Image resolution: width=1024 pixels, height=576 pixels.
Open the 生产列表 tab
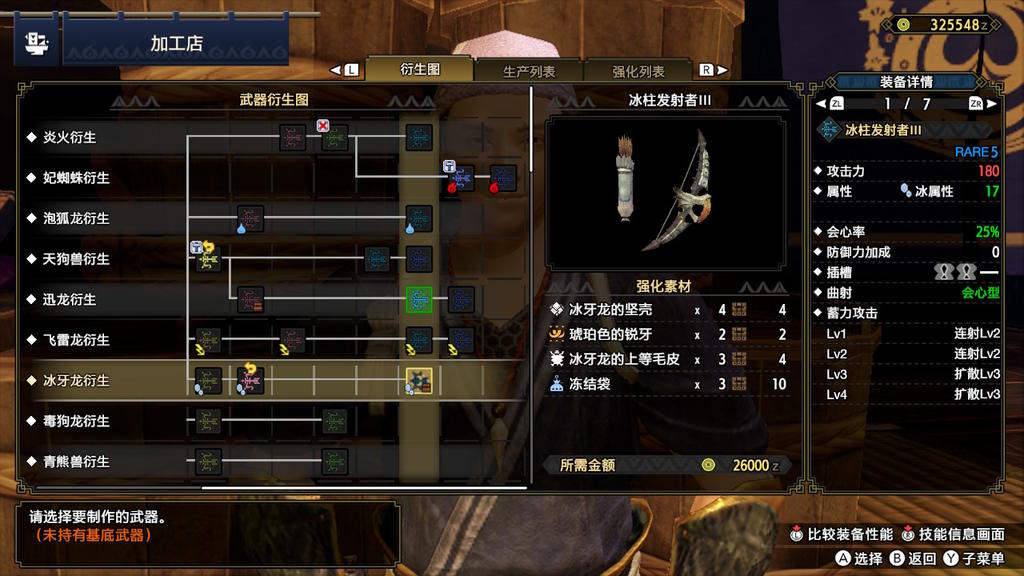tap(529, 71)
